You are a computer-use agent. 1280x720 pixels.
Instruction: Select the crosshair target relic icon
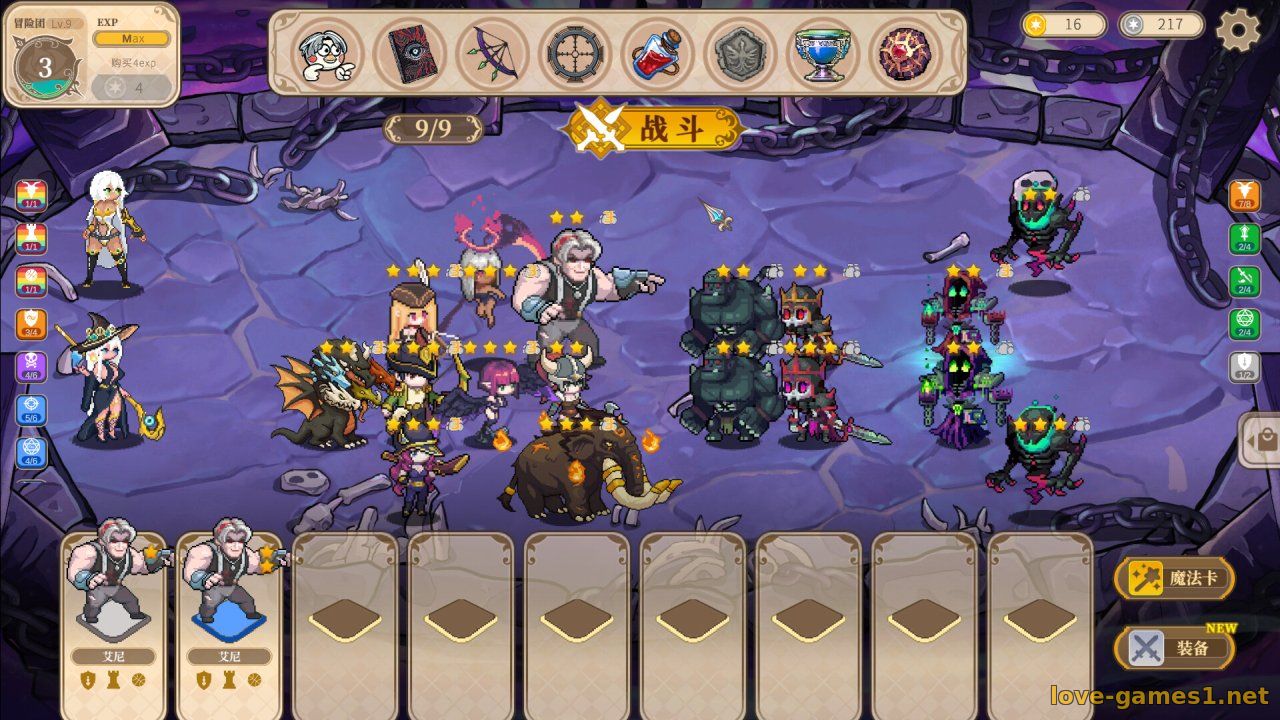pyautogui.click(x=576, y=54)
